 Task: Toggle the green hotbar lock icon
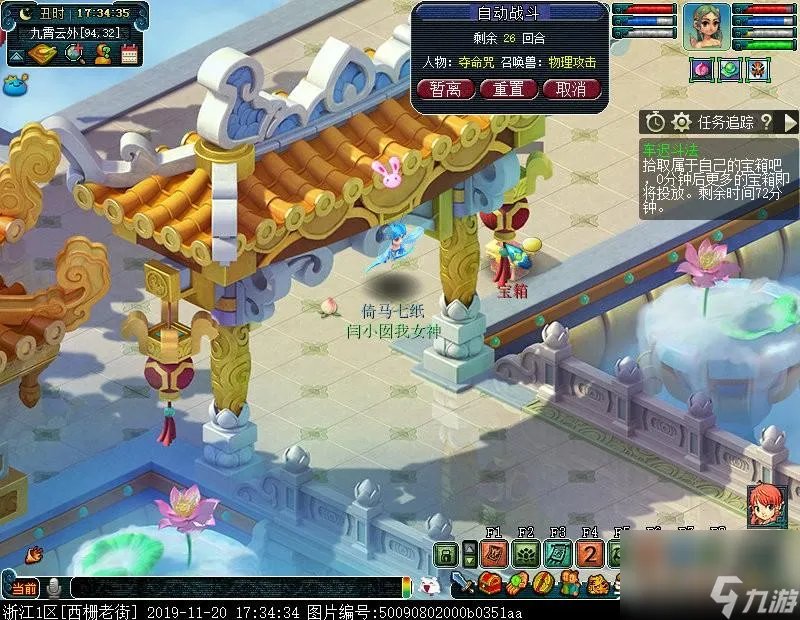pyautogui.click(x=445, y=555)
